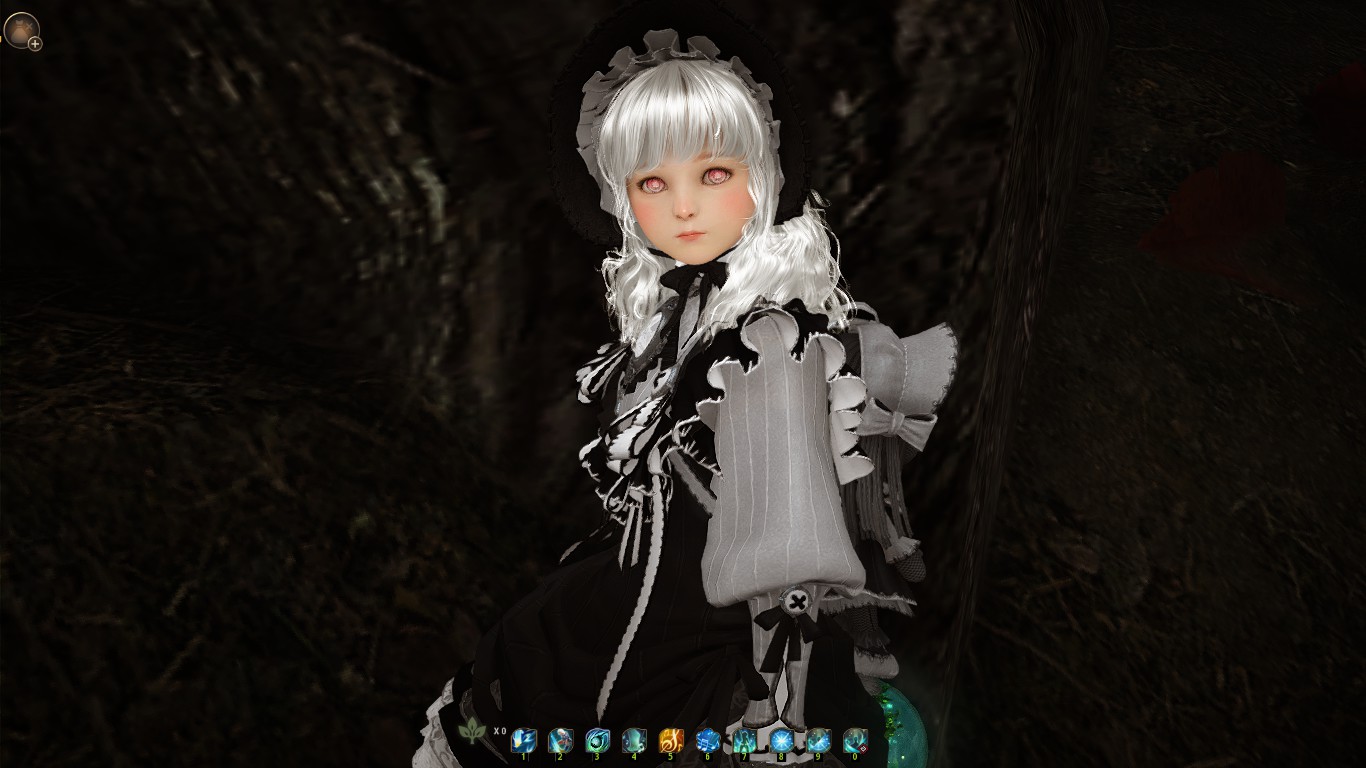
Task: Use the skill bound to slot 0
Action: (853, 741)
